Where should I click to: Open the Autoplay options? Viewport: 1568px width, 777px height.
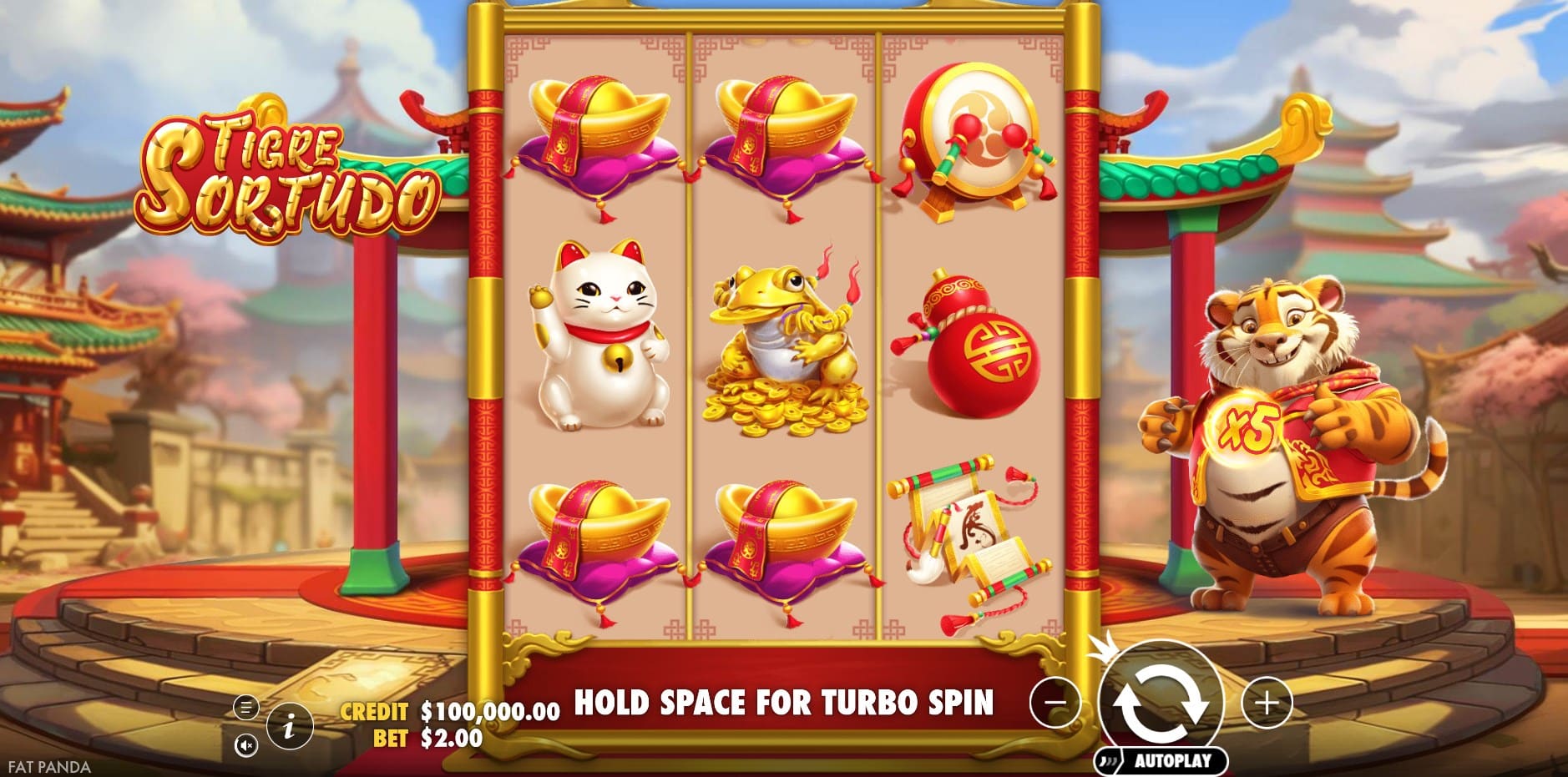(1161, 760)
